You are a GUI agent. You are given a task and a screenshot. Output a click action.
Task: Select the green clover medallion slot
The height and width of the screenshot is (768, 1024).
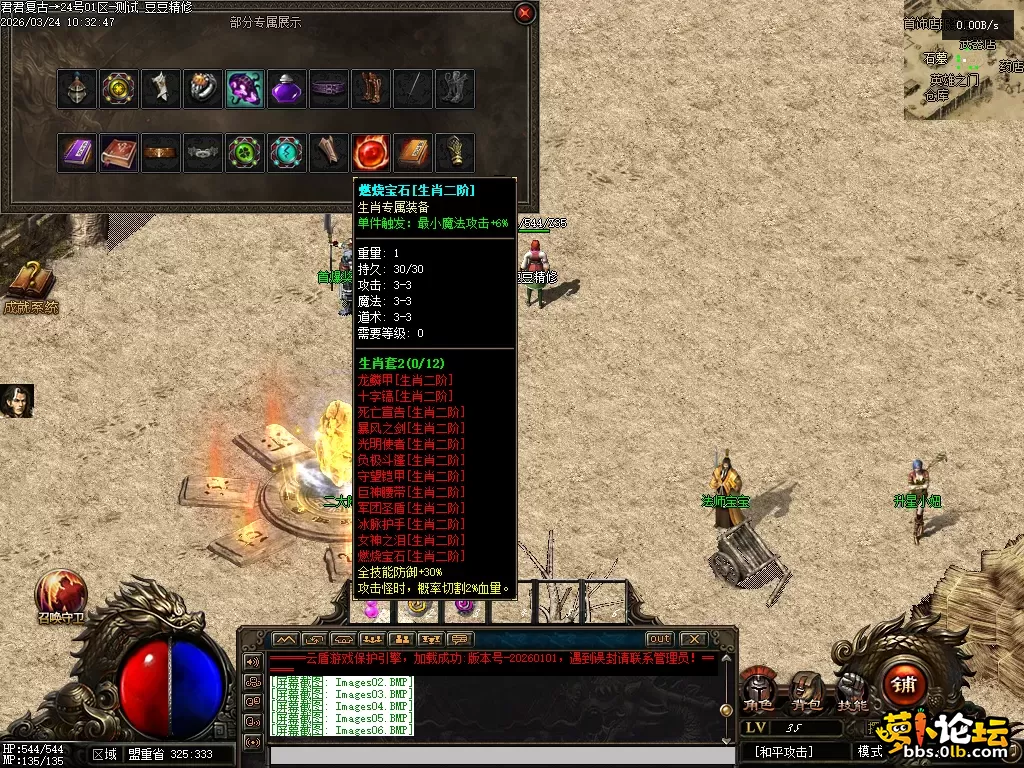(x=245, y=153)
